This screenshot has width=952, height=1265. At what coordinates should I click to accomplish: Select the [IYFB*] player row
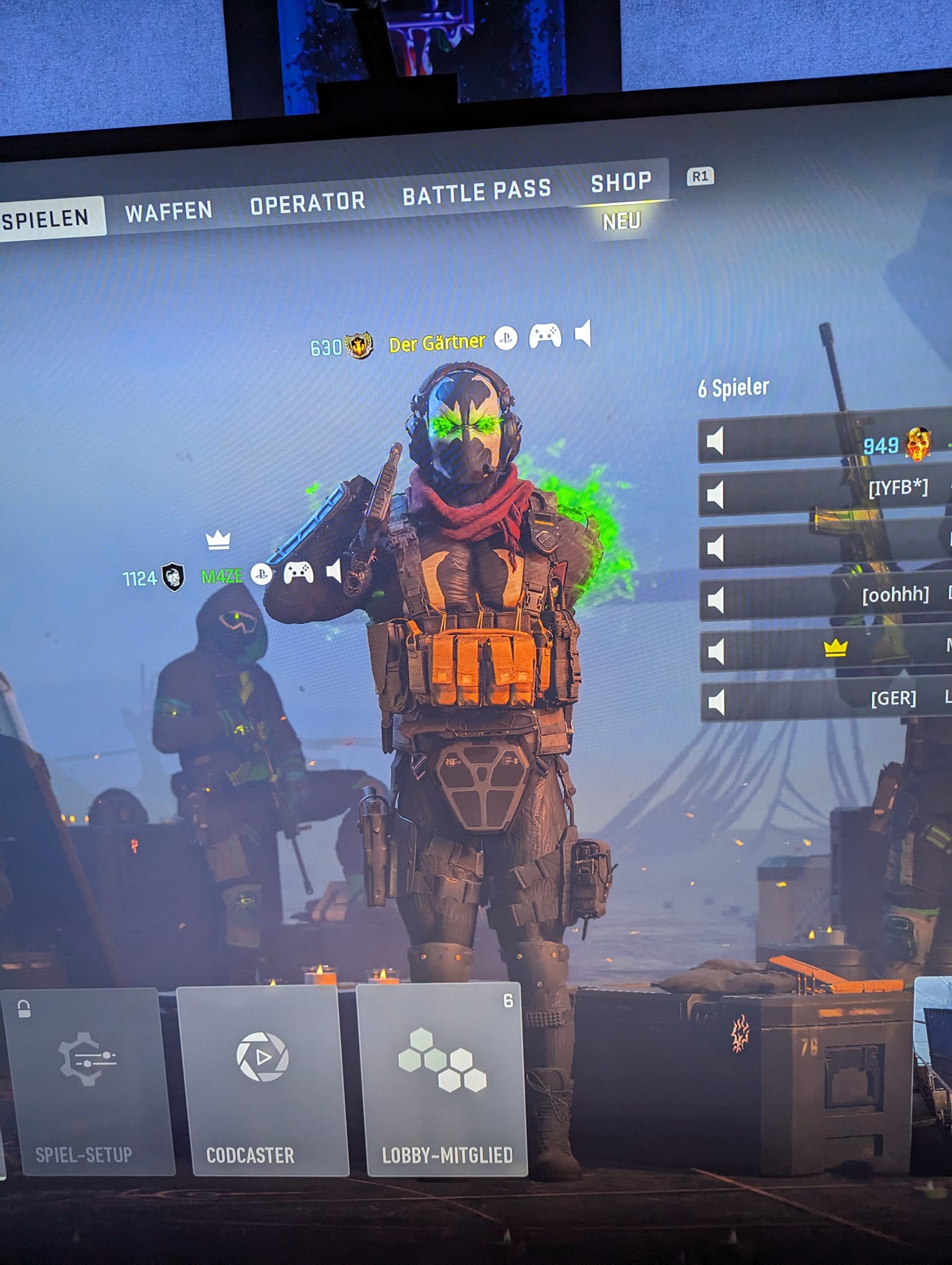tap(824, 494)
